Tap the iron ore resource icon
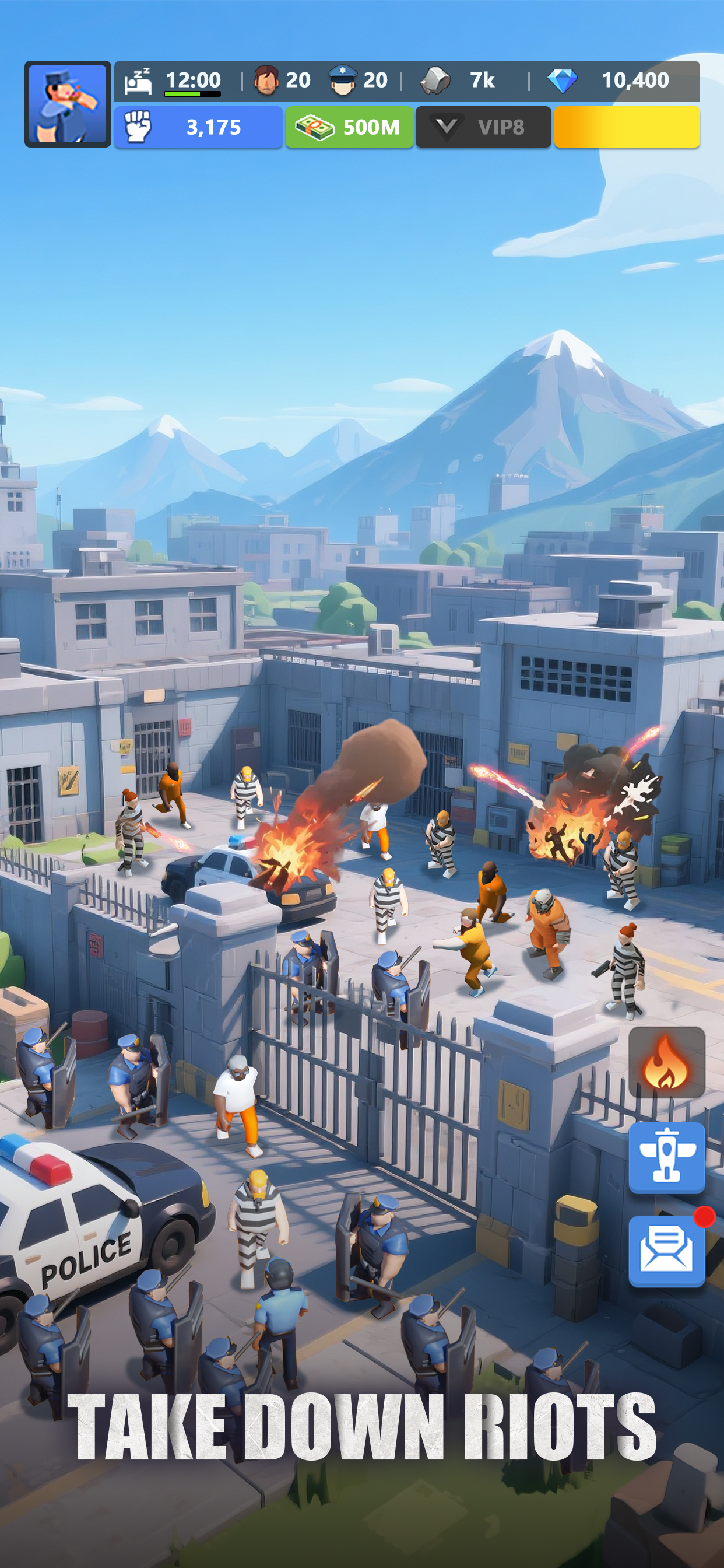The width and height of the screenshot is (724, 1568). point(435,80)
